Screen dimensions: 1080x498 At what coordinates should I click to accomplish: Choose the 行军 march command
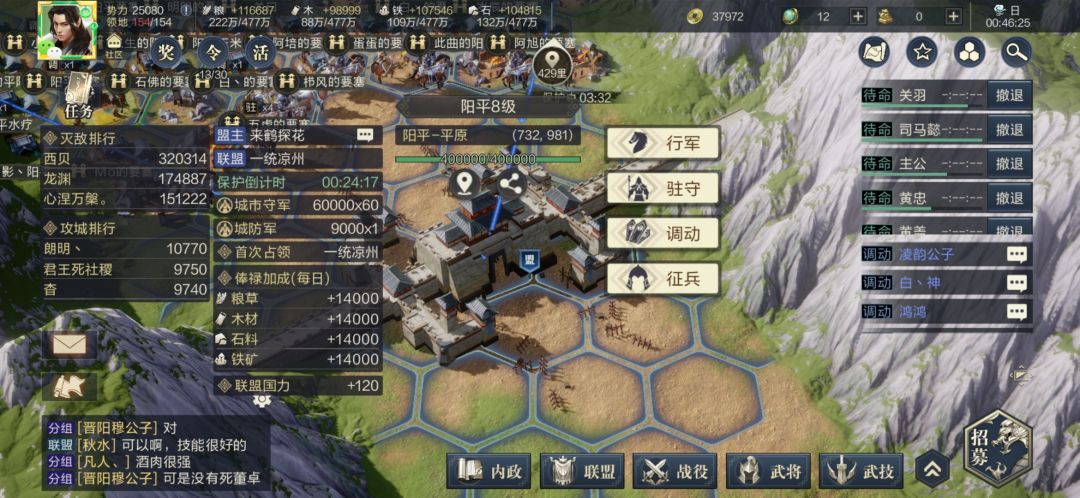pos(662,143)
